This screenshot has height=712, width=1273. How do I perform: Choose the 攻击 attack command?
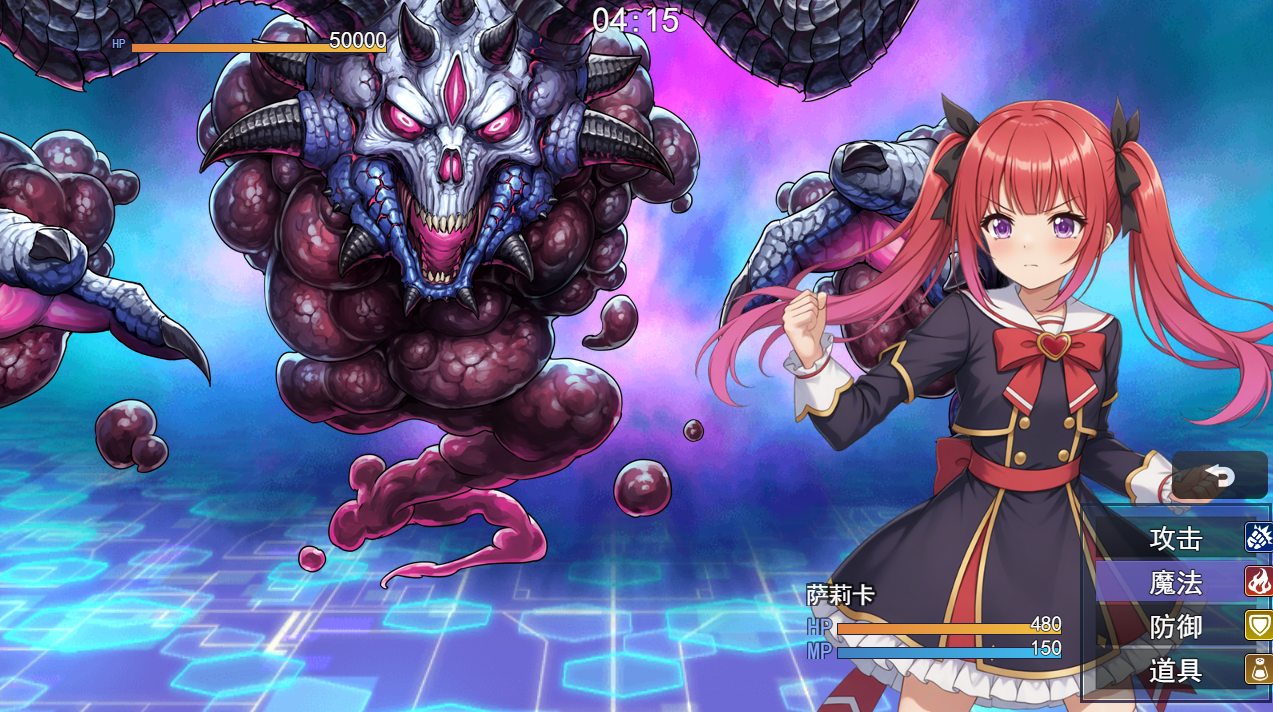click(1177, 538)
